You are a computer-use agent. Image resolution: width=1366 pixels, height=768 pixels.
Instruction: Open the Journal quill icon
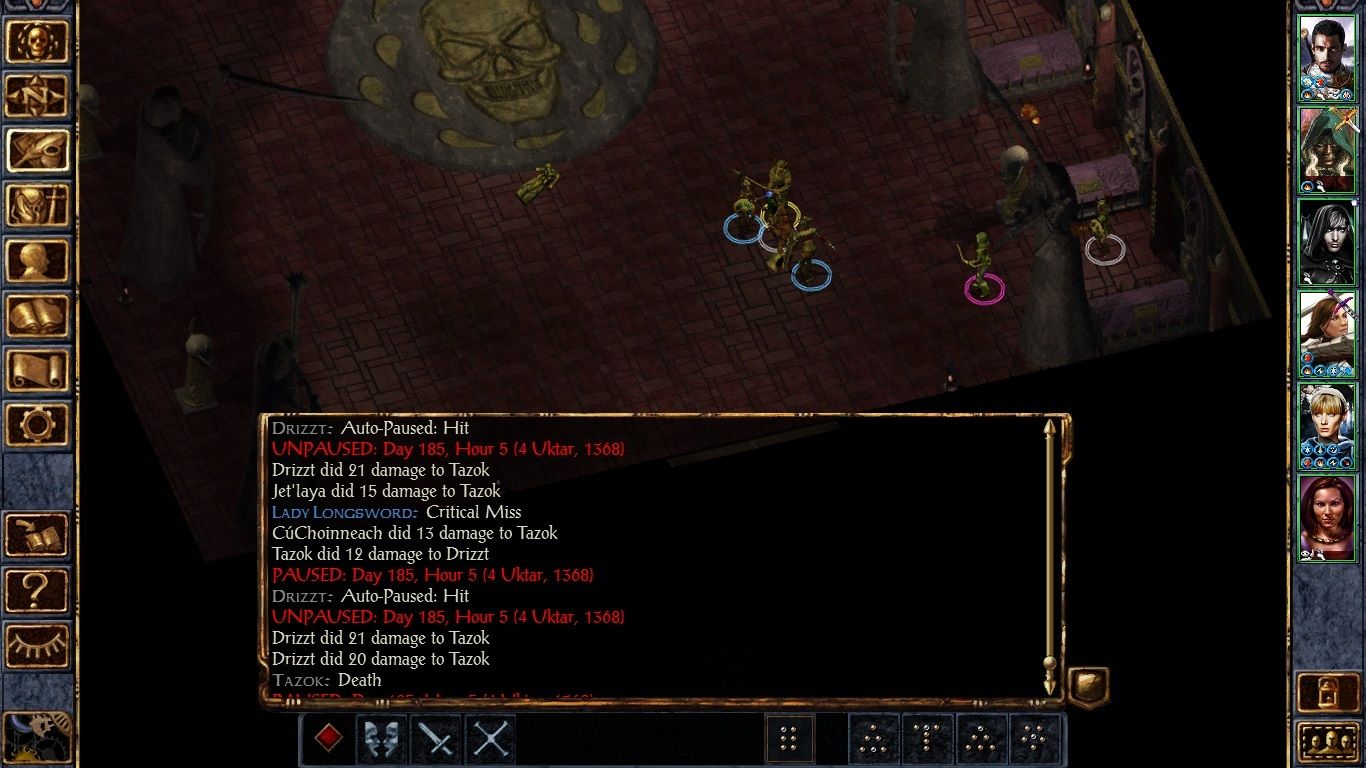38,150
